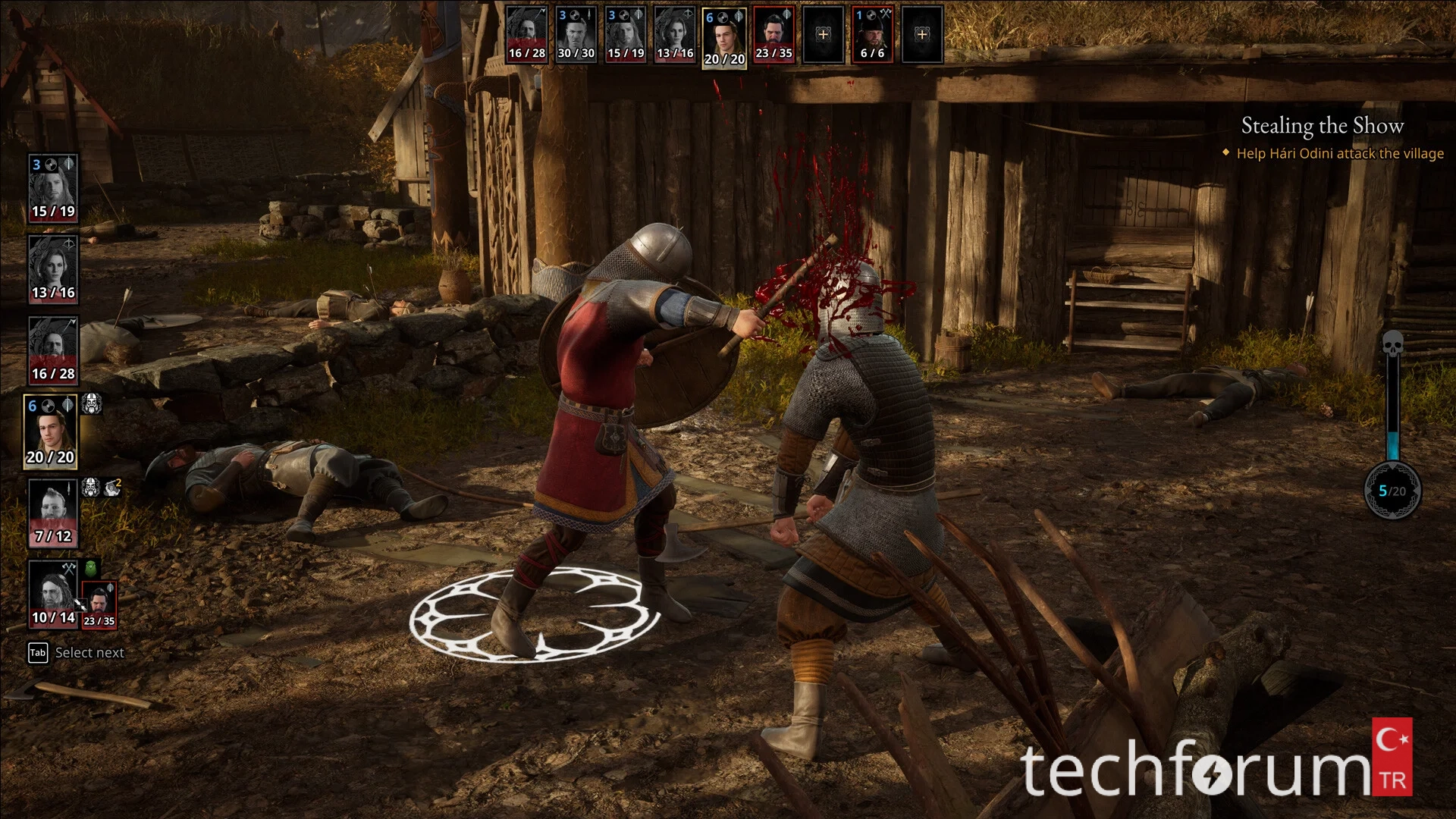Screen dimensions: 1456x819
Task: Click the highlighted 20/20 hero in the party list
Action: click(51, 432)
